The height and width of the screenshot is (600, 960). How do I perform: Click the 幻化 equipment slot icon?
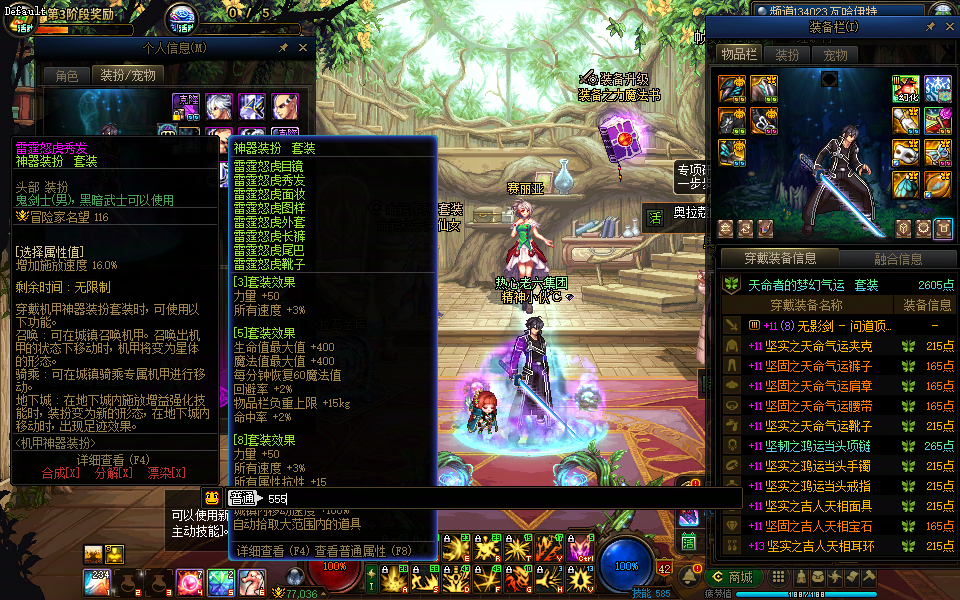coord(905,89)
